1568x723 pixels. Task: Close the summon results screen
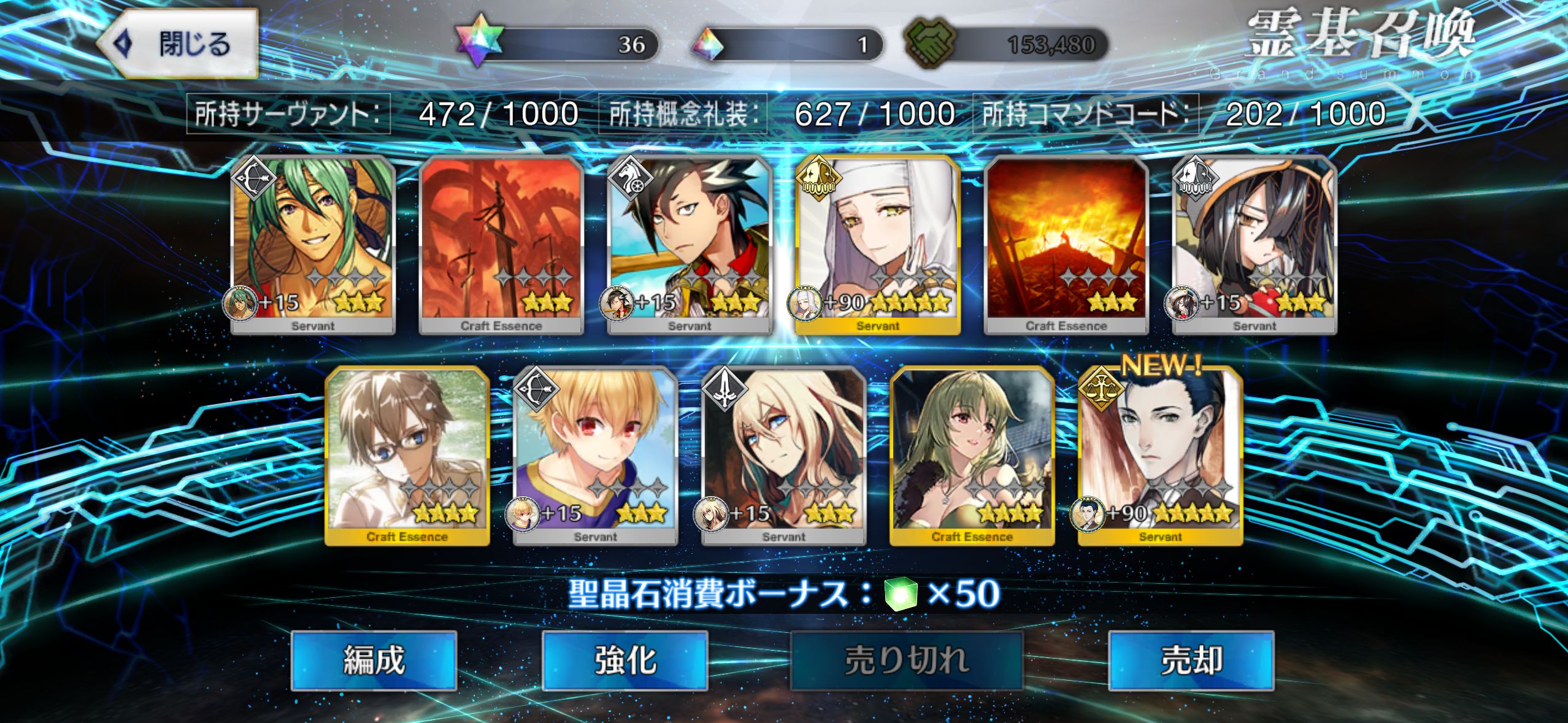tap(178, 44)
